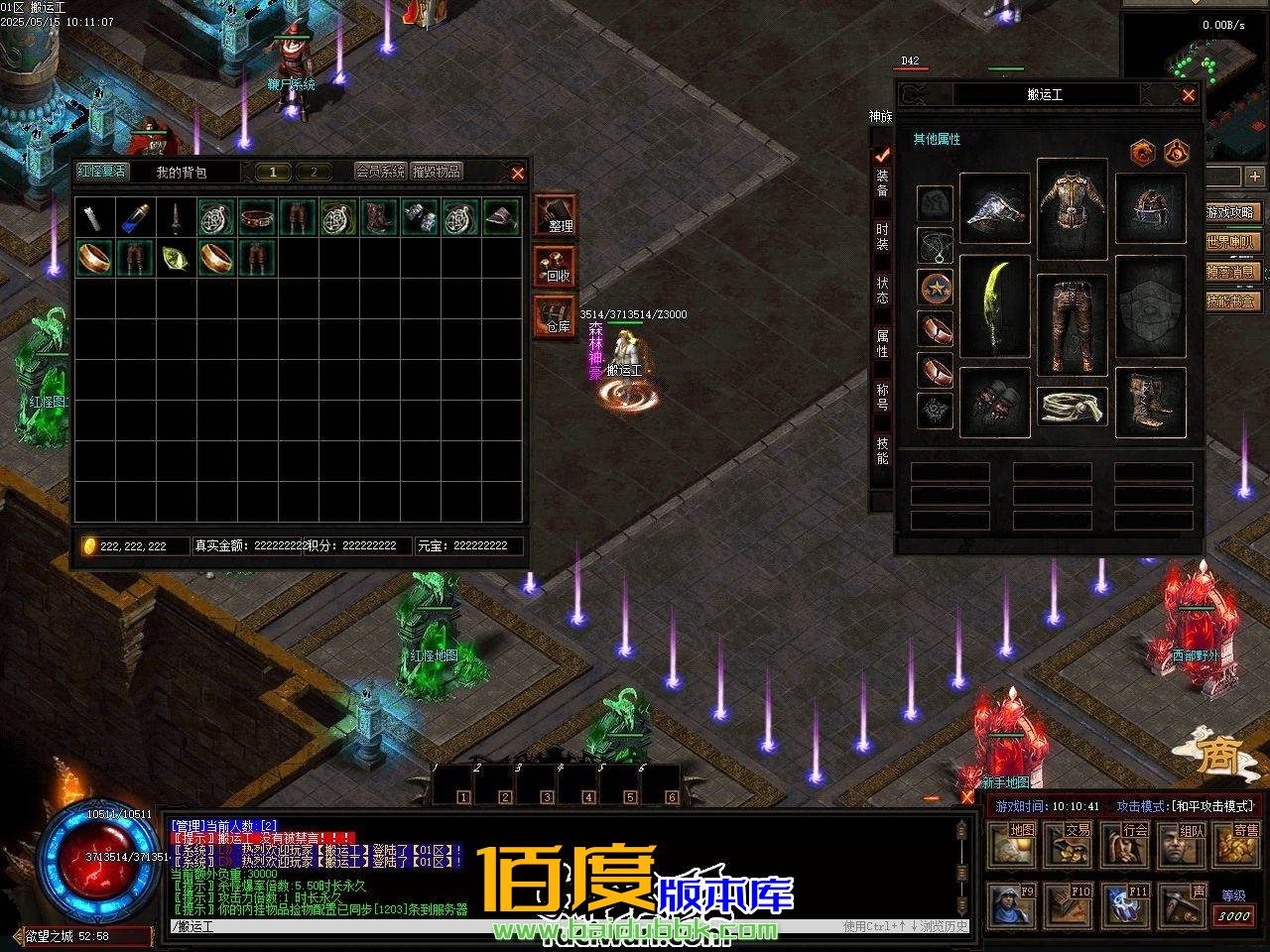Click the red checkmark on the 装备 sidebar
The height and width of the screenshot is (952, 1270).
tap(881, 156)
